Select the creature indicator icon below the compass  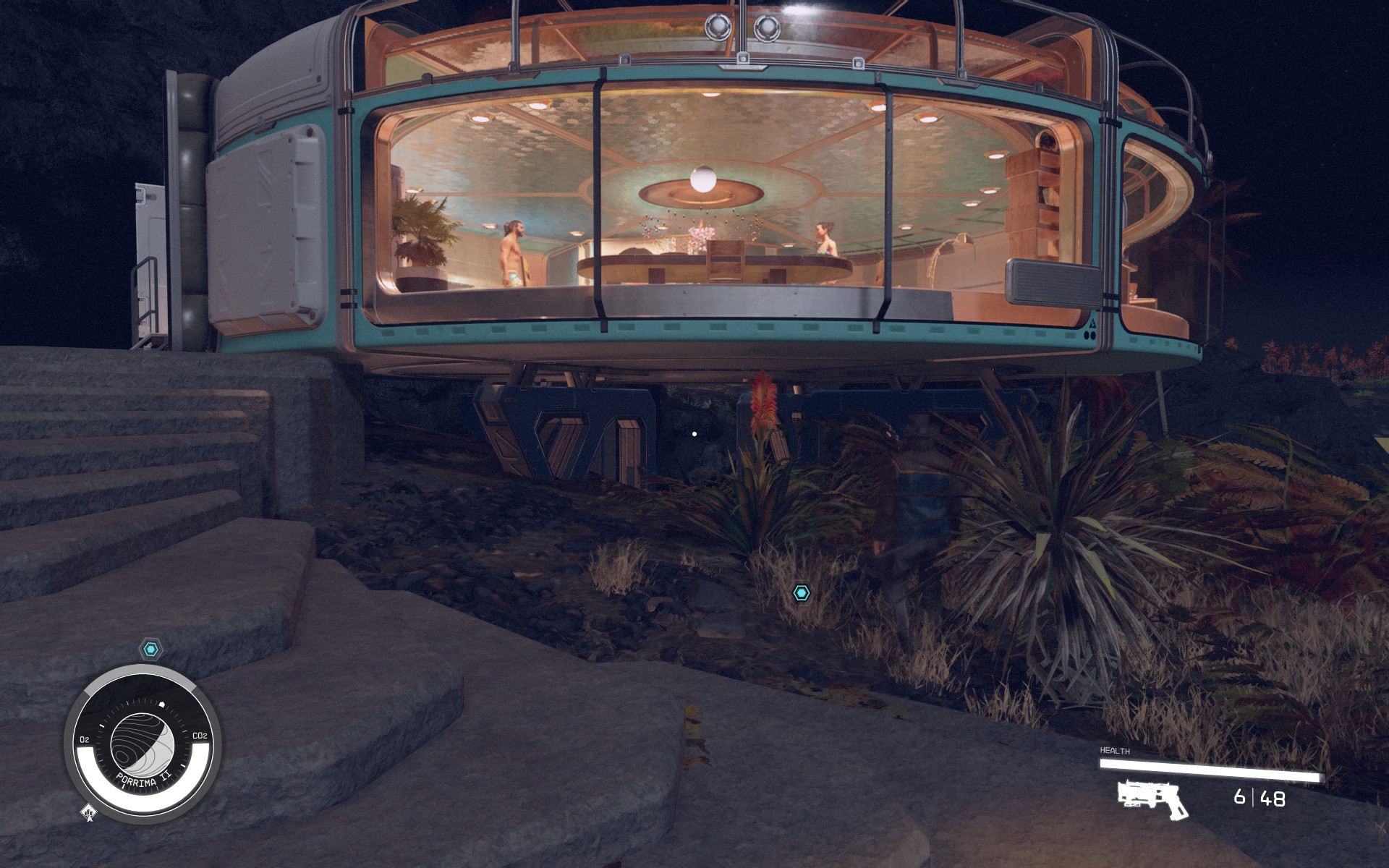[89, 813]
